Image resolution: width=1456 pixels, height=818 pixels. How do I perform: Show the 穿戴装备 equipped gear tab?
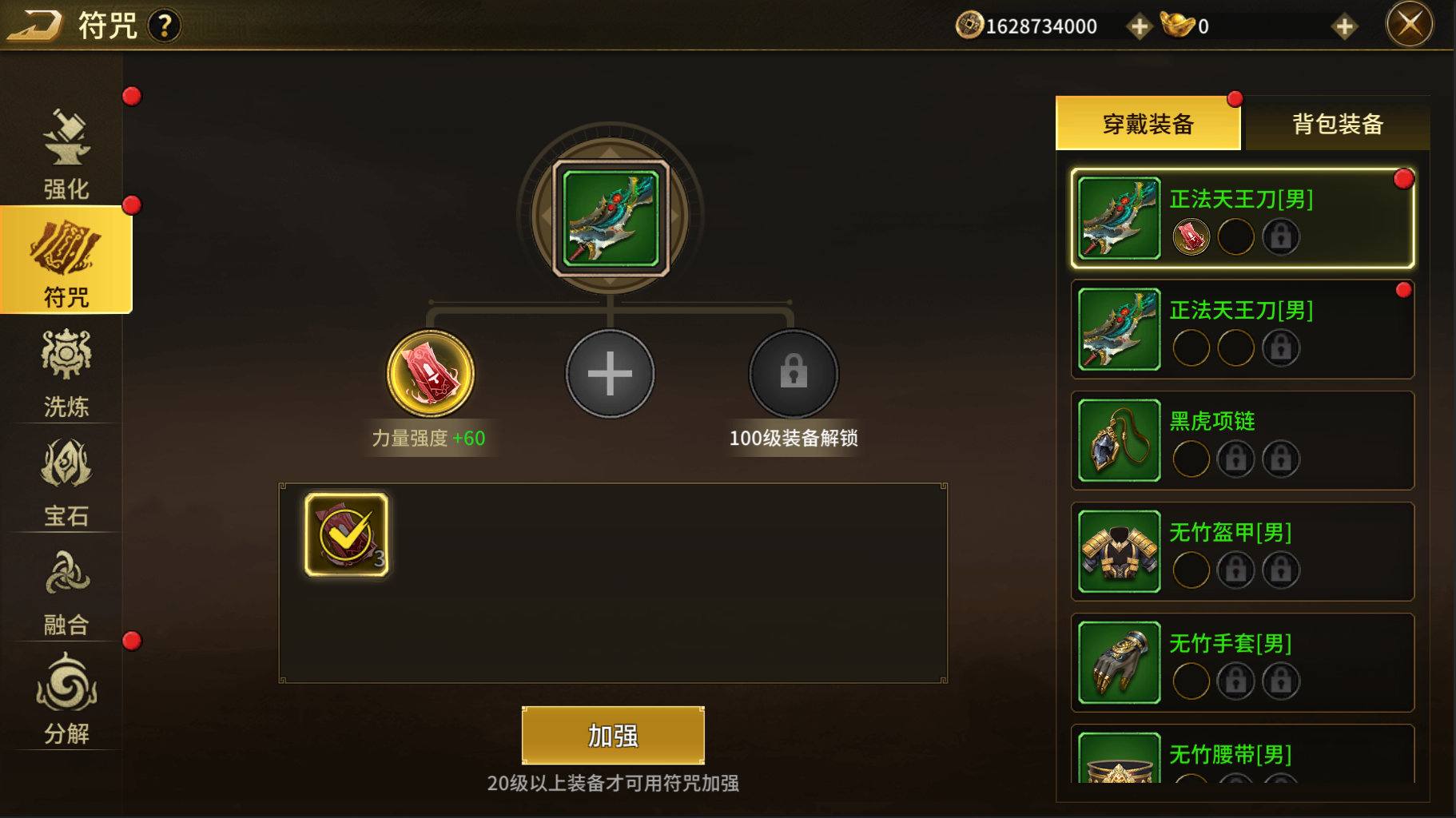pyautogui.click(x=1148, y=124)
